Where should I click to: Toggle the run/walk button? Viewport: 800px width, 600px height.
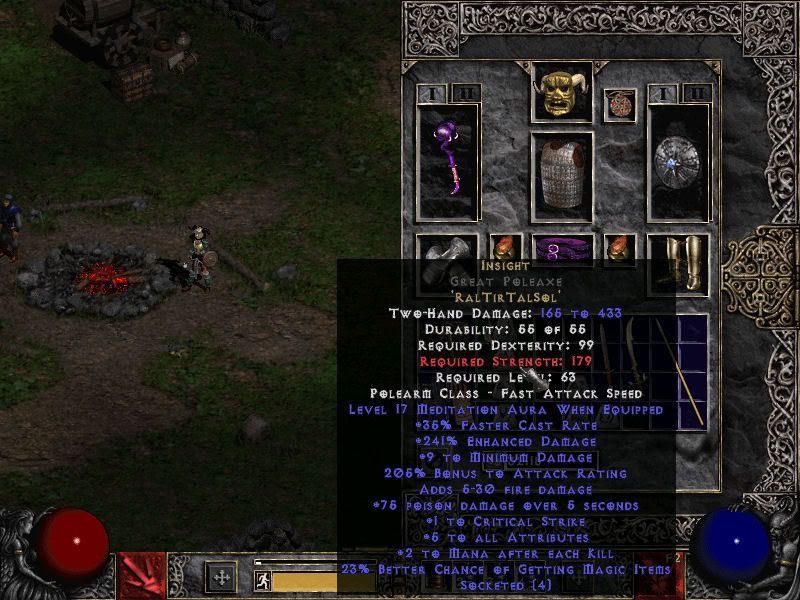click(261, 579)
